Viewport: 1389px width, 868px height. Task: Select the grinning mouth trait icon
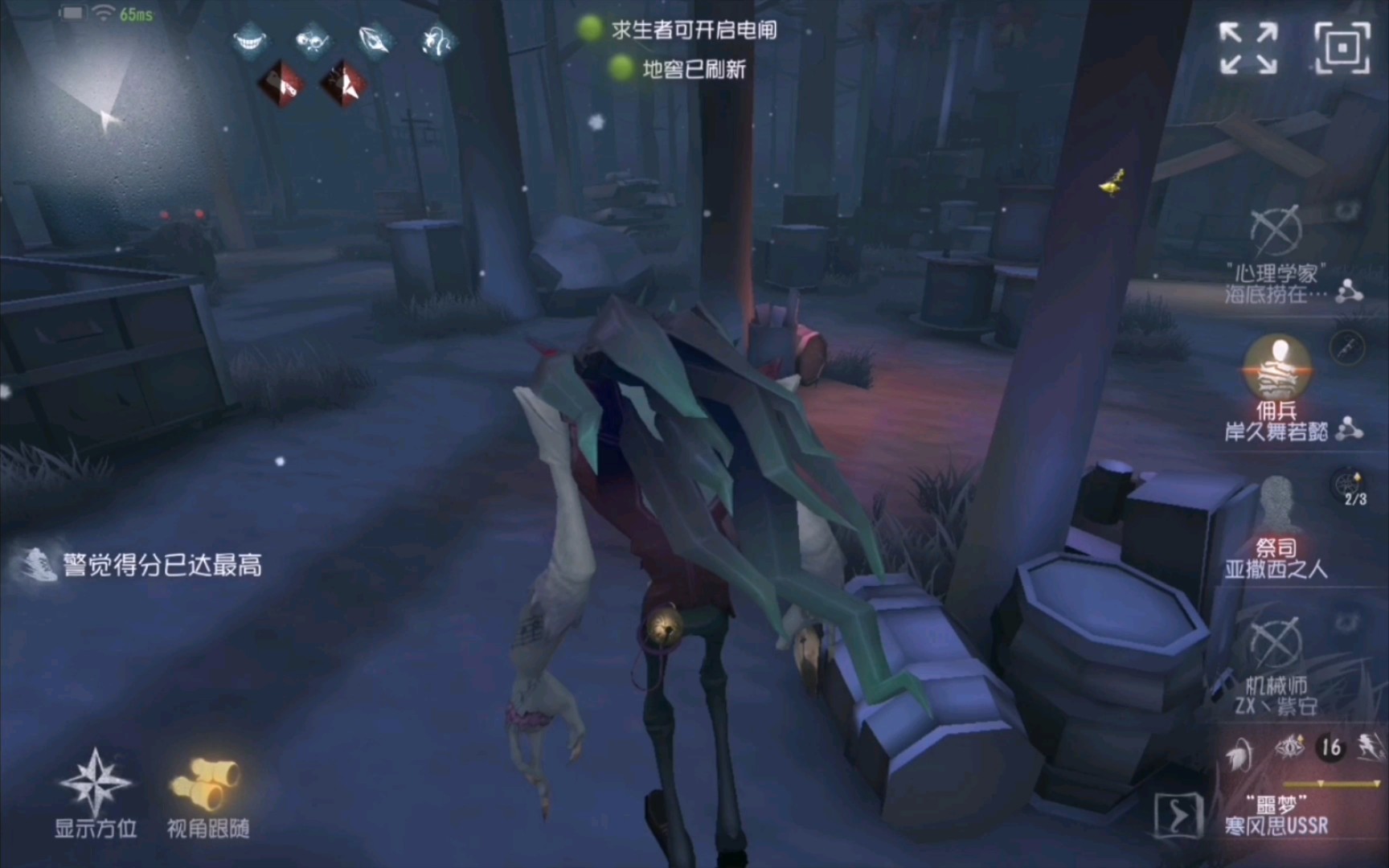[x=249, y=41]
